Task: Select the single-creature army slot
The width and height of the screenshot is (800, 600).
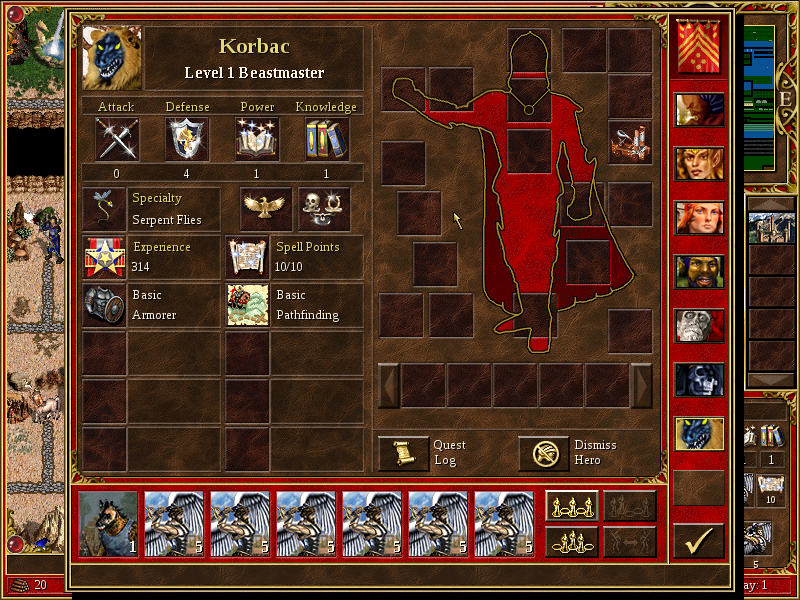Action: click(108, 523)
